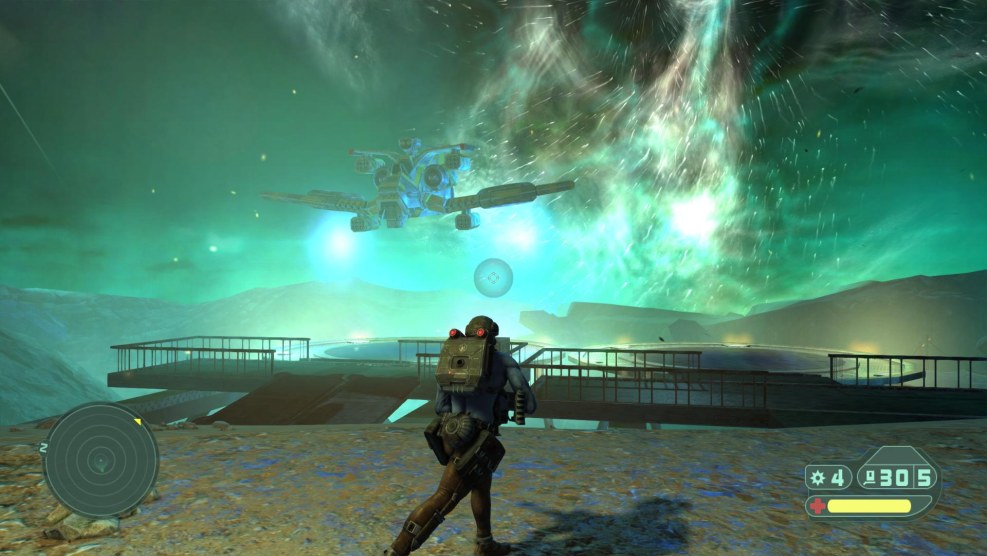
Task: Click the circular radar minimap
Action: 100,461
